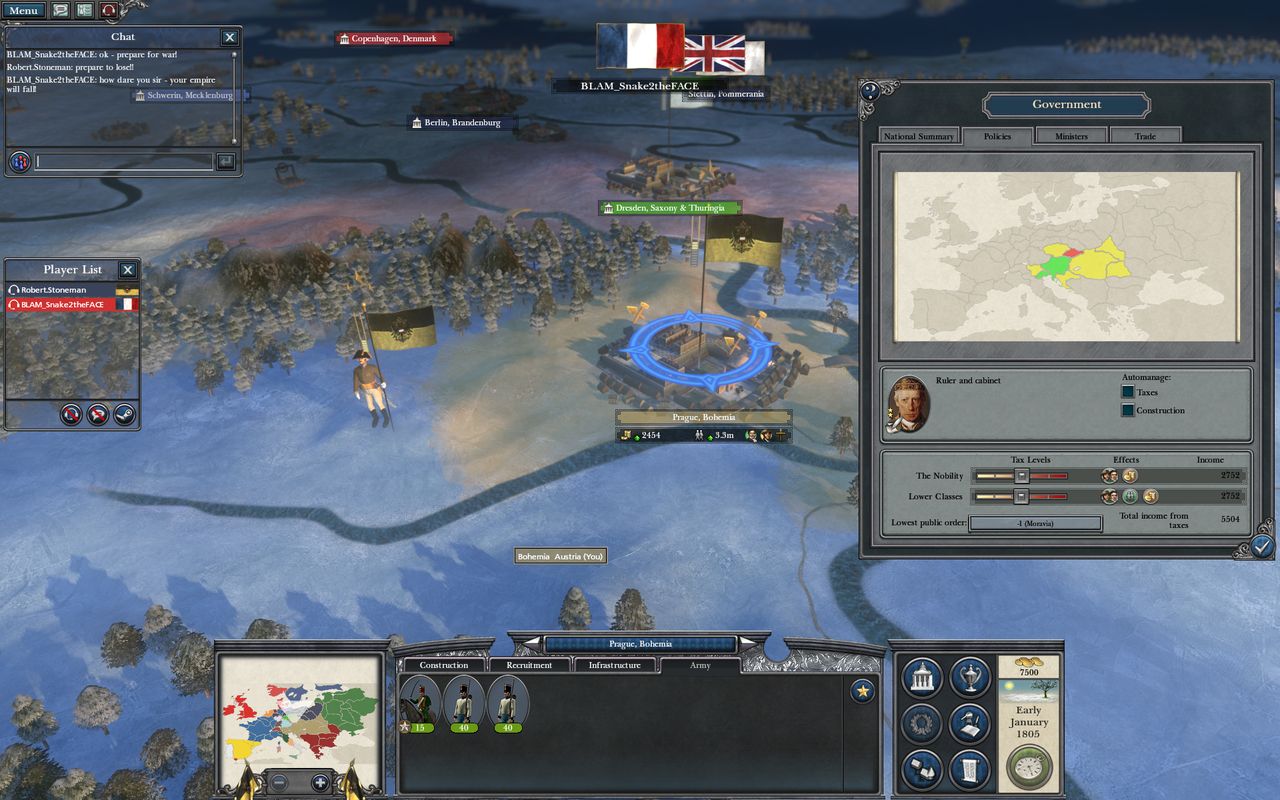Switch to the National Summary tab
This screenshot has height=800, width=1280.
click(x=918, y=136)
